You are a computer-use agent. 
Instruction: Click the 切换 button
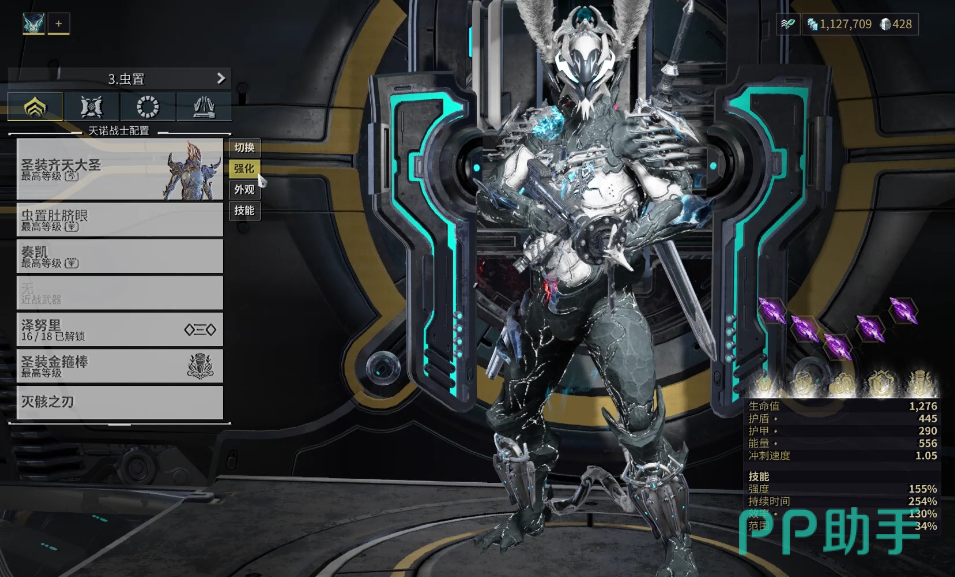point(244,148)
